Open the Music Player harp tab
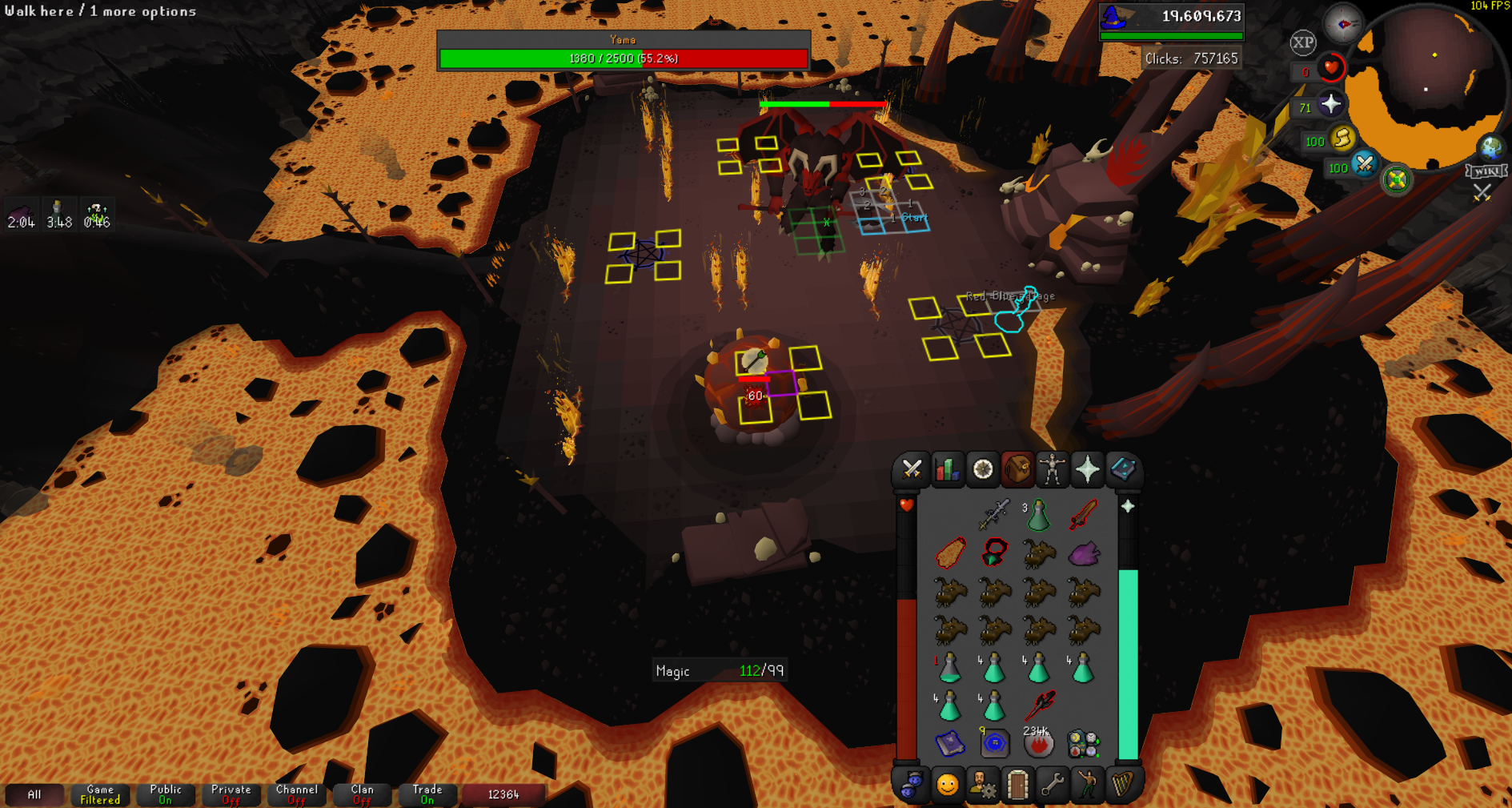 click(1123, 786)
